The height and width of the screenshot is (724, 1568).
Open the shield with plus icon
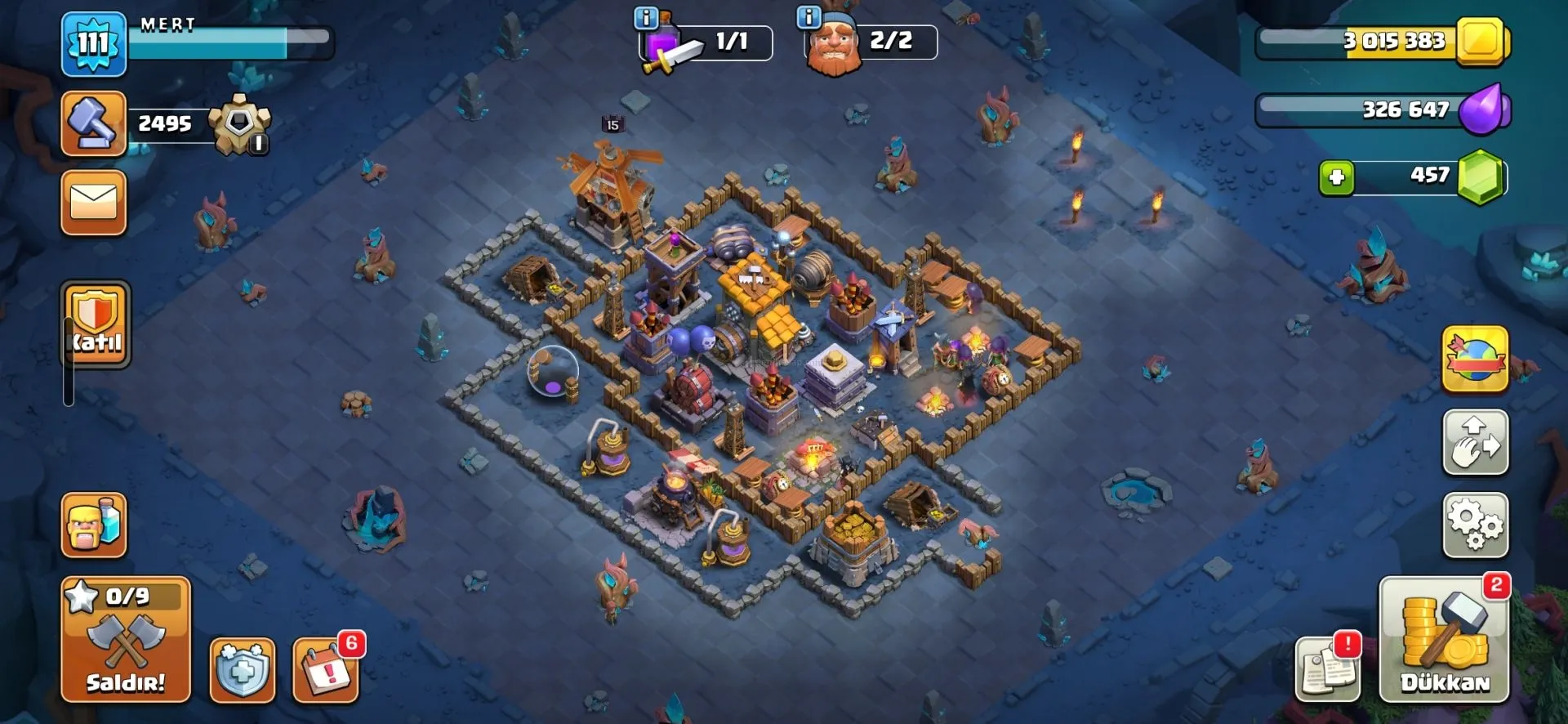coord(243,671)
